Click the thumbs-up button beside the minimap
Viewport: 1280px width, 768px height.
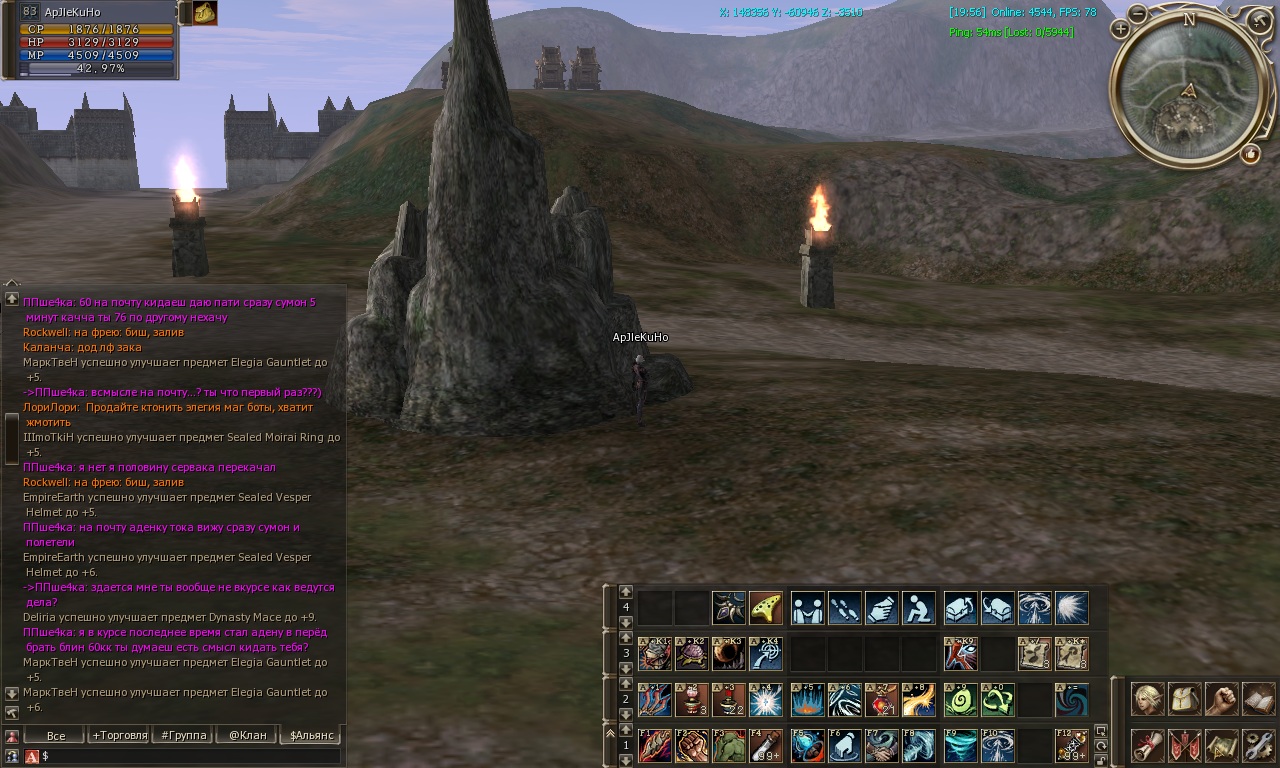click(x=1250, y=154)
